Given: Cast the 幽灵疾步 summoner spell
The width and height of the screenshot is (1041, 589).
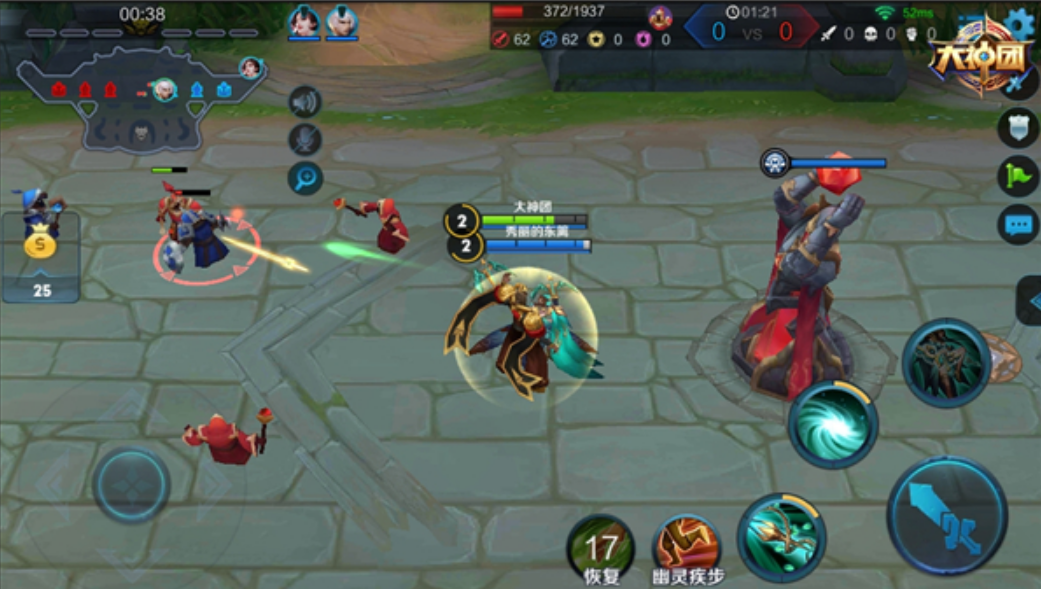Looking at the screenshot, I should tap(688, 546).
